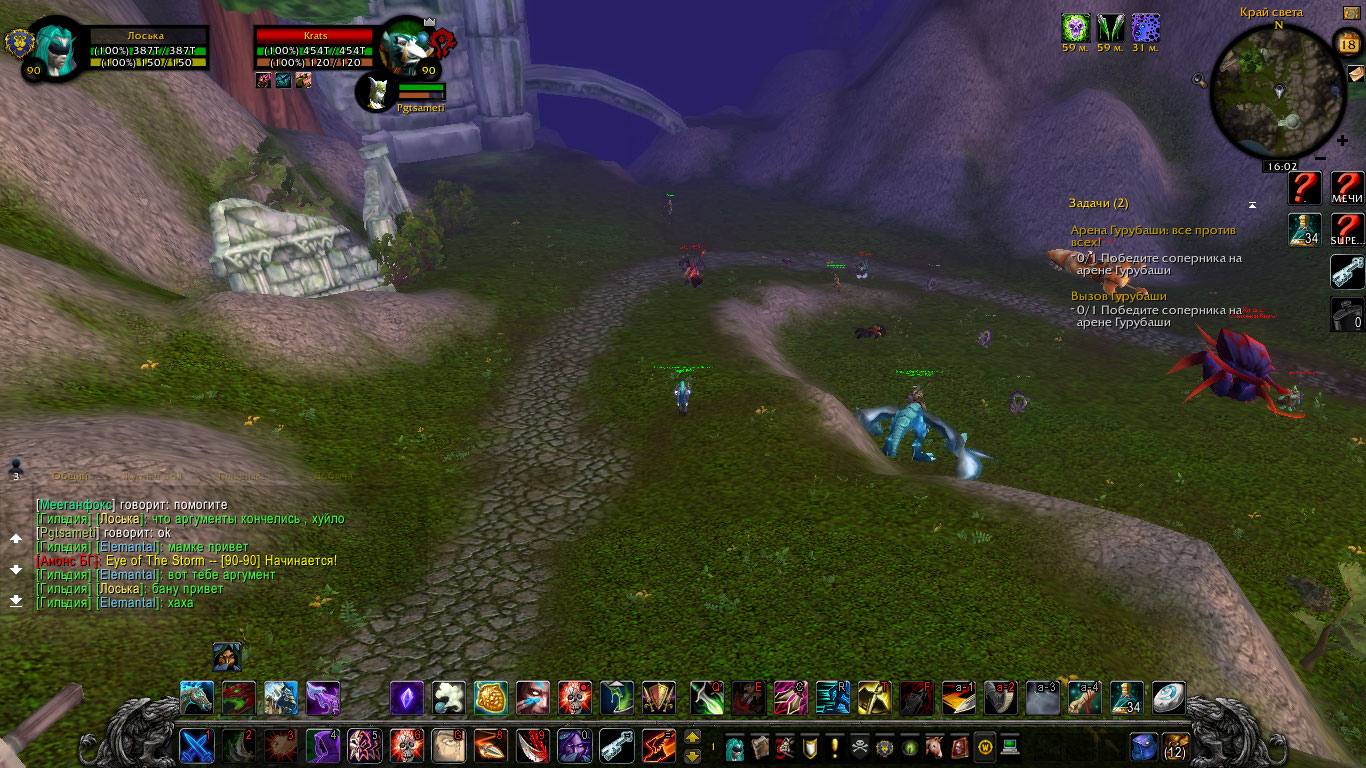This screenshot has width=1366, height=768.
Task: Page the action bar up with the arrow
Action: tap(692, 738)
